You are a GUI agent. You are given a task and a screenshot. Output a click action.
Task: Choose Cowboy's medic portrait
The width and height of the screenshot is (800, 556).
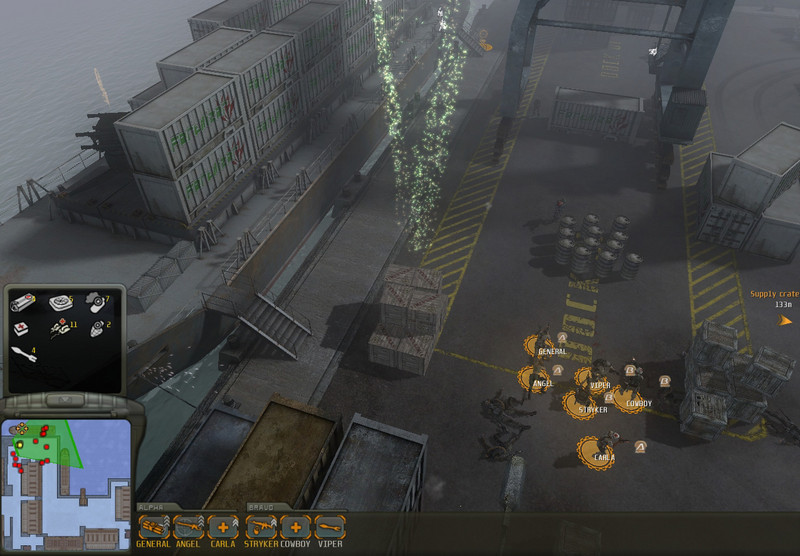295,526
